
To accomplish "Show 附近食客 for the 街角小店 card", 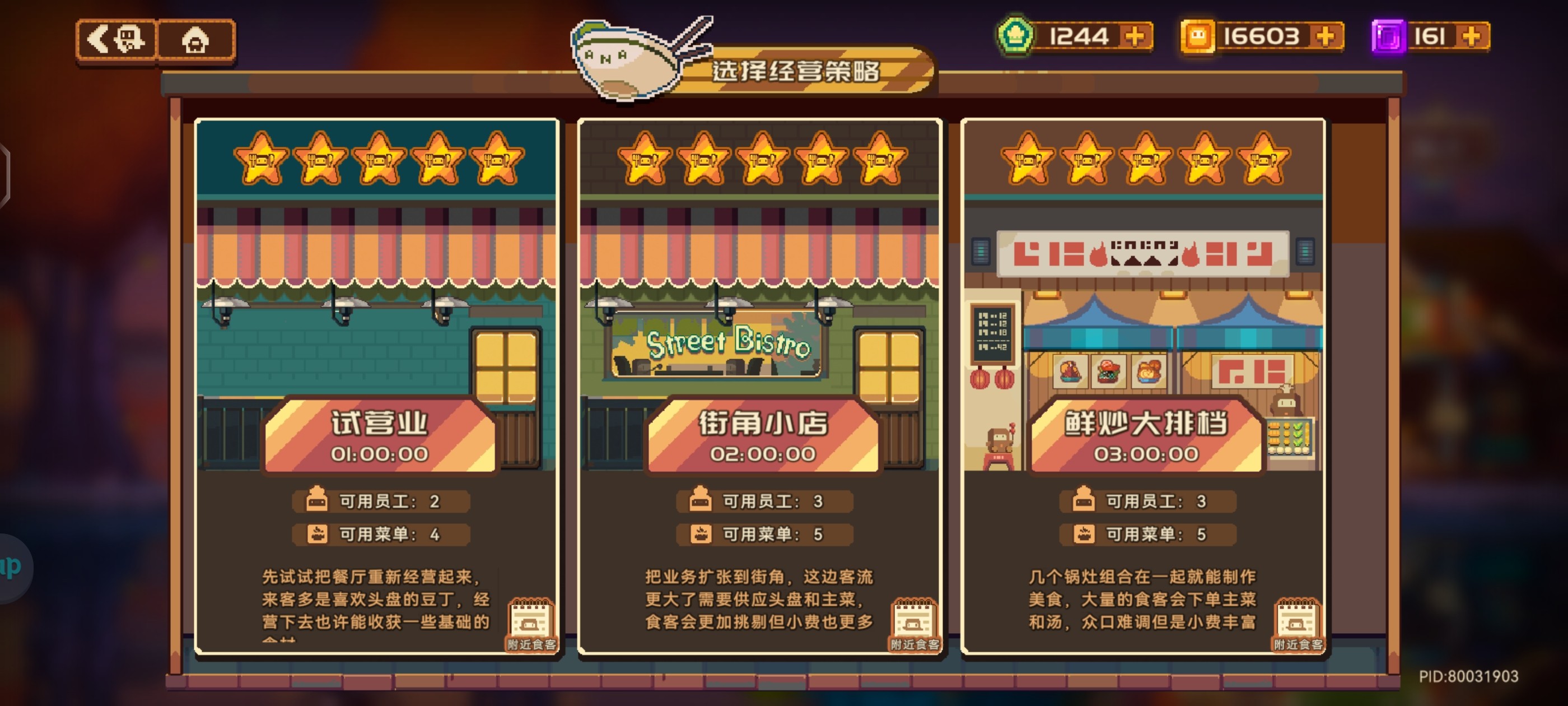I will pyautogui.click(x=914, y=625).
